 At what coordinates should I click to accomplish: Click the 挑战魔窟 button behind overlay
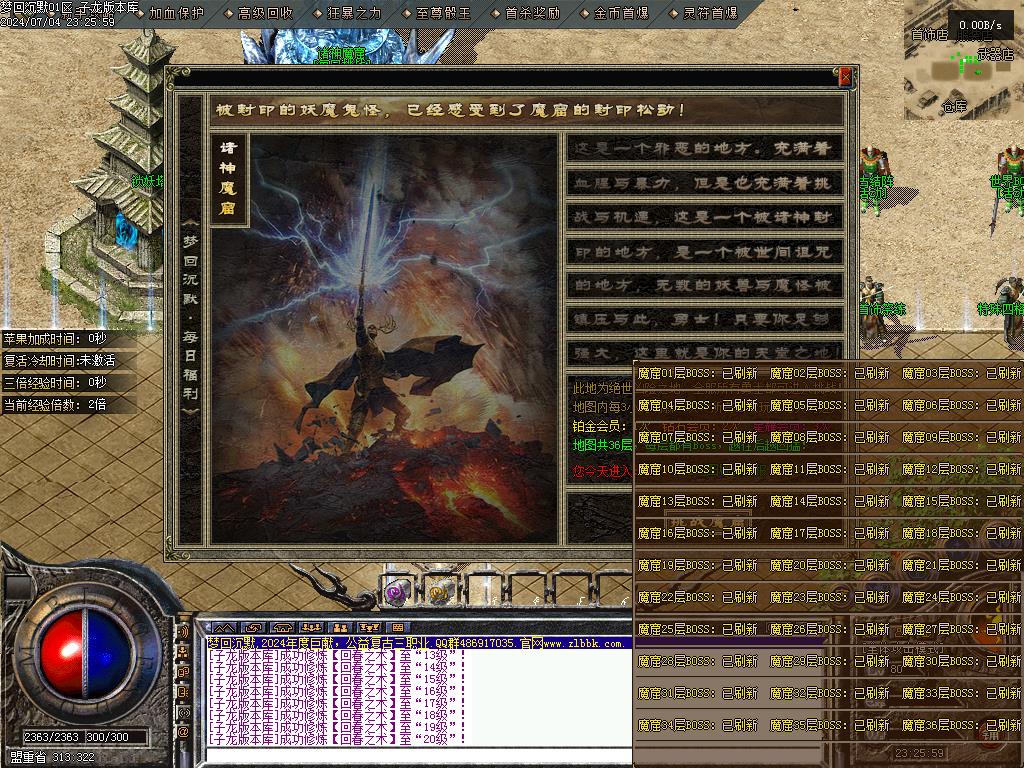click(x=708, y=521)
